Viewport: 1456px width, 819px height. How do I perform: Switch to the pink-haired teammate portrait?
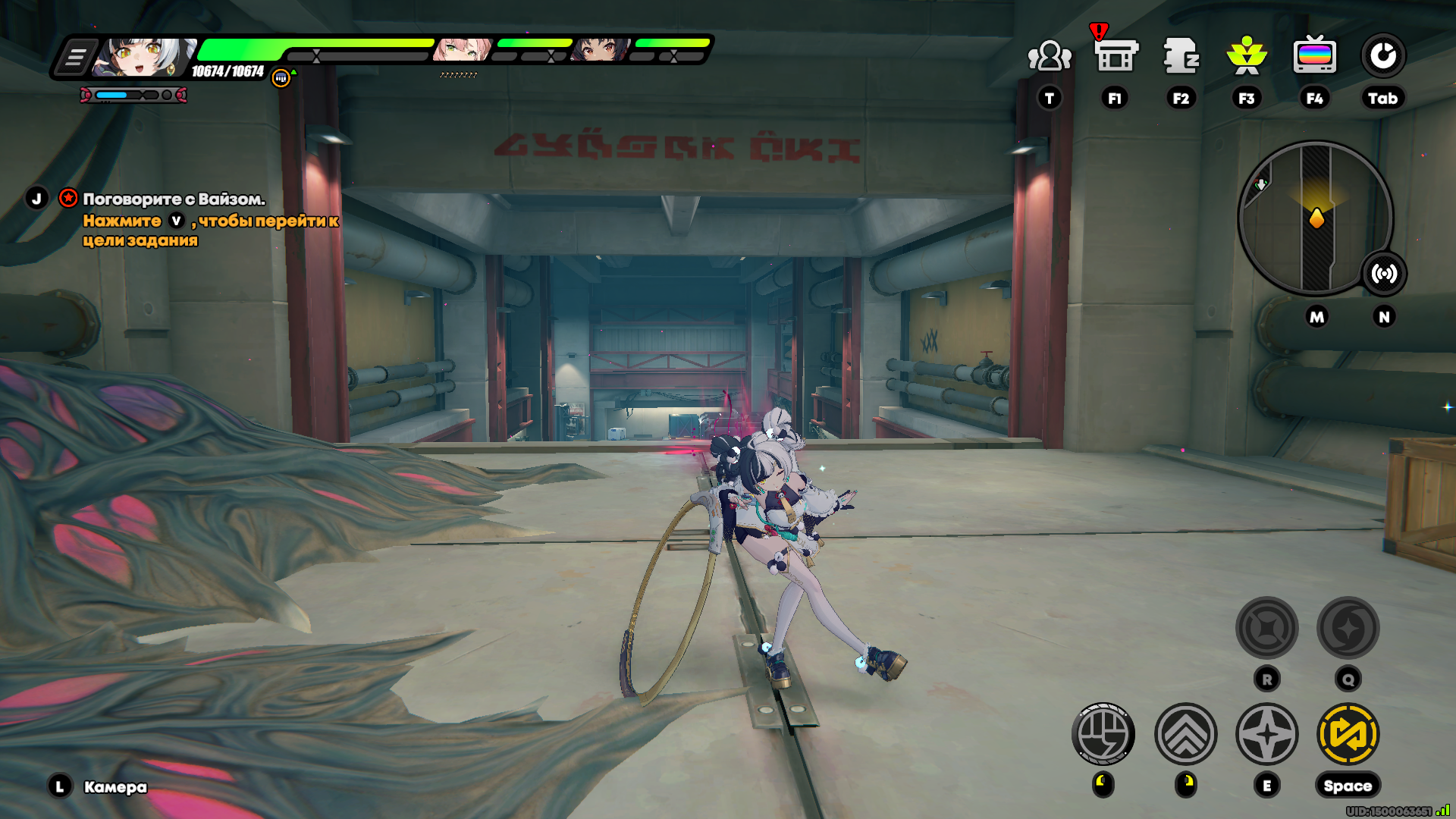point(462,50)
